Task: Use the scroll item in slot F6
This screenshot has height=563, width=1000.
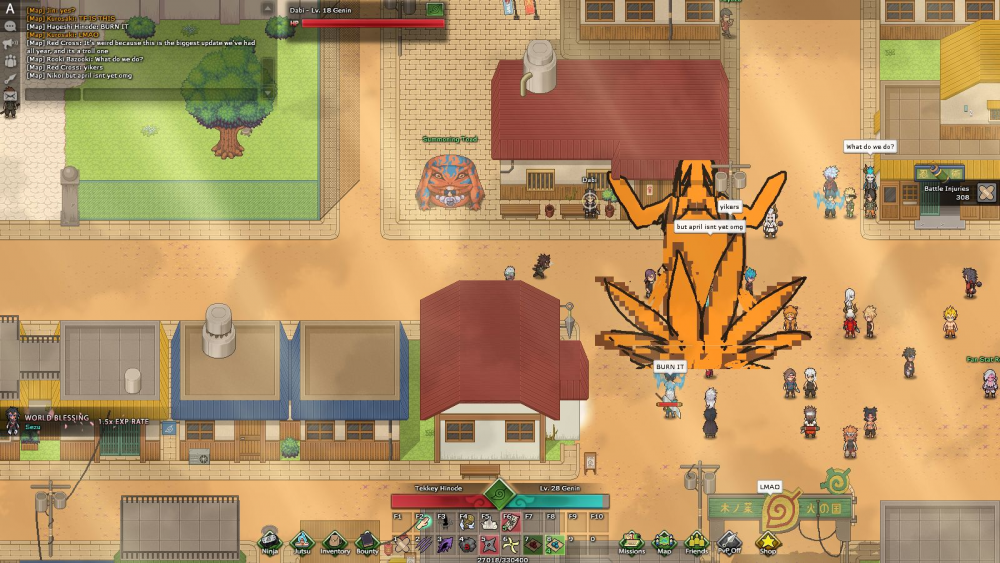Action: (510, 522)
